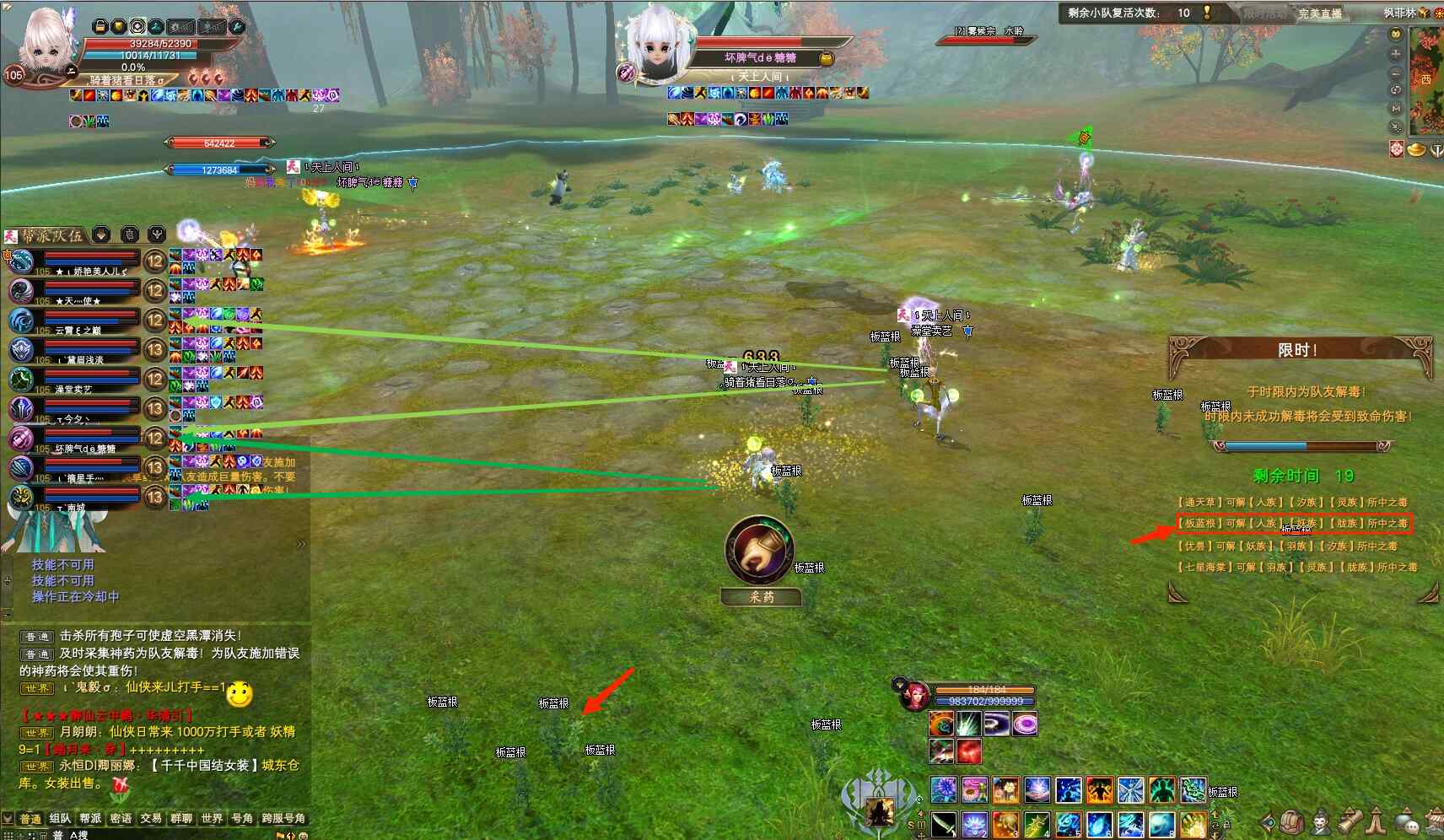Image resolution: width=1444 pixels, height=840 pixels.
Task: Open the map with the M button
Action: (x=1396, y=108)
